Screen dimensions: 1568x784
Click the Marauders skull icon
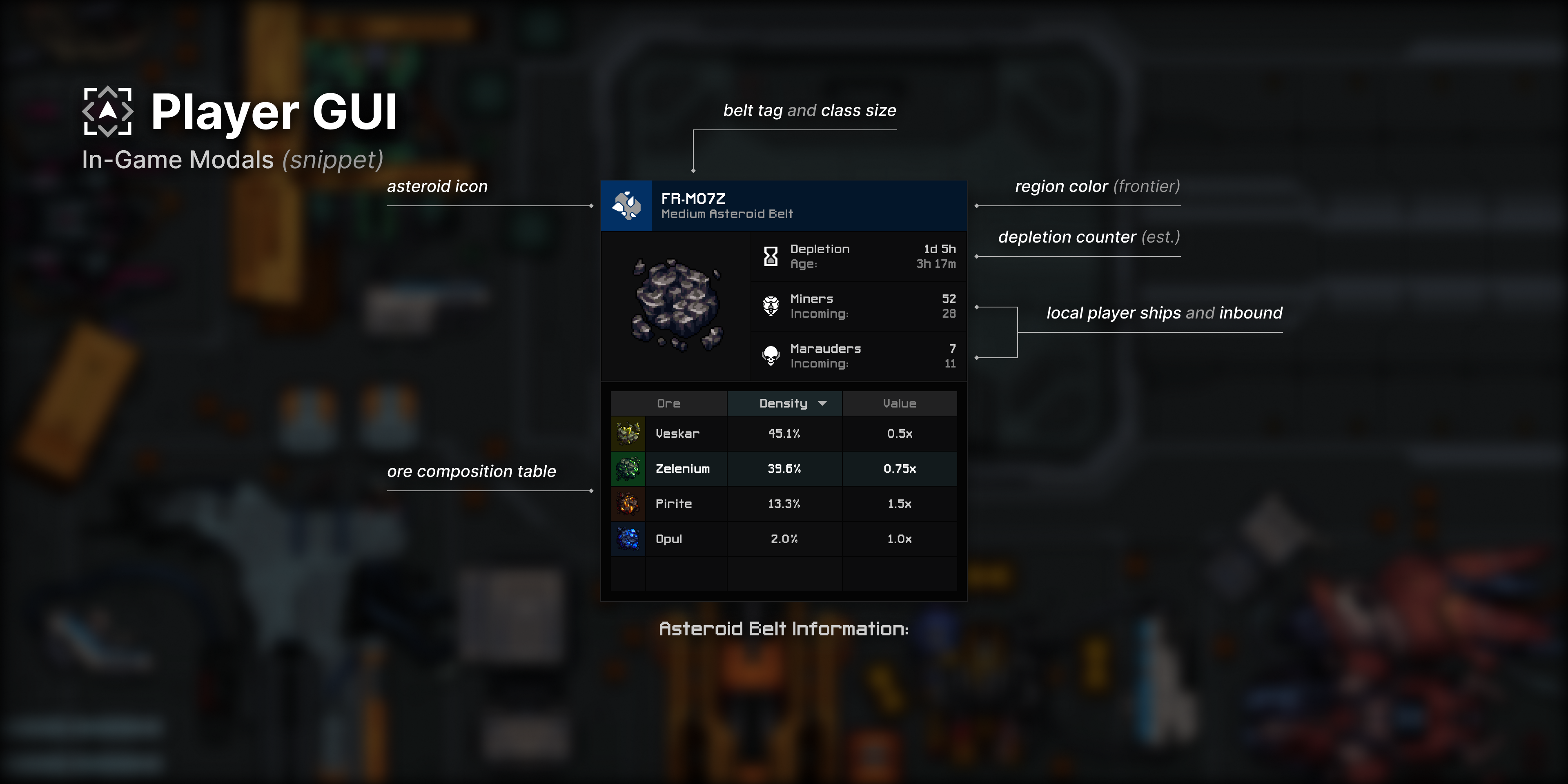[x=770, y=356]
